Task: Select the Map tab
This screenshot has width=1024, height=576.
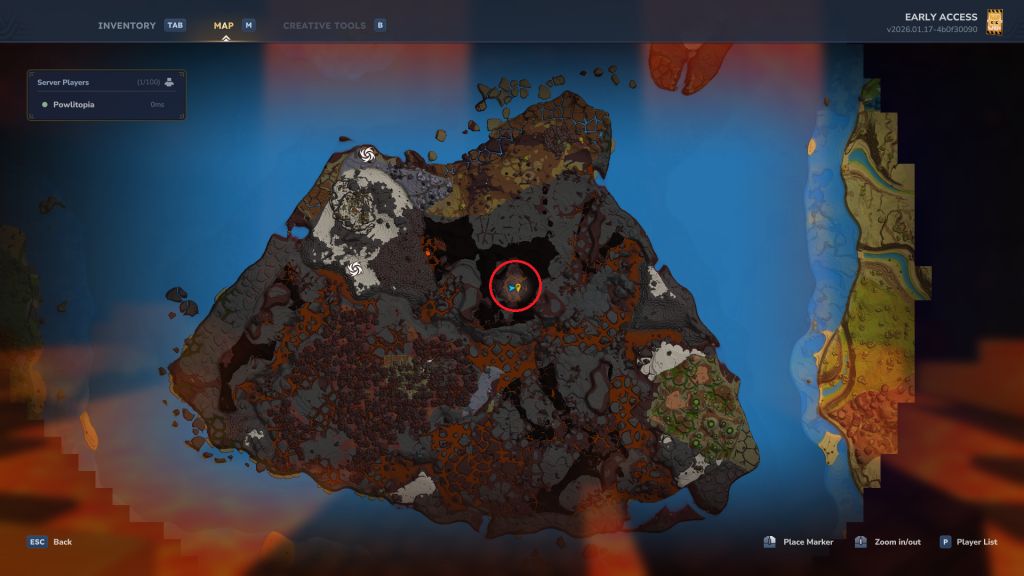Action: pos(225,25)
